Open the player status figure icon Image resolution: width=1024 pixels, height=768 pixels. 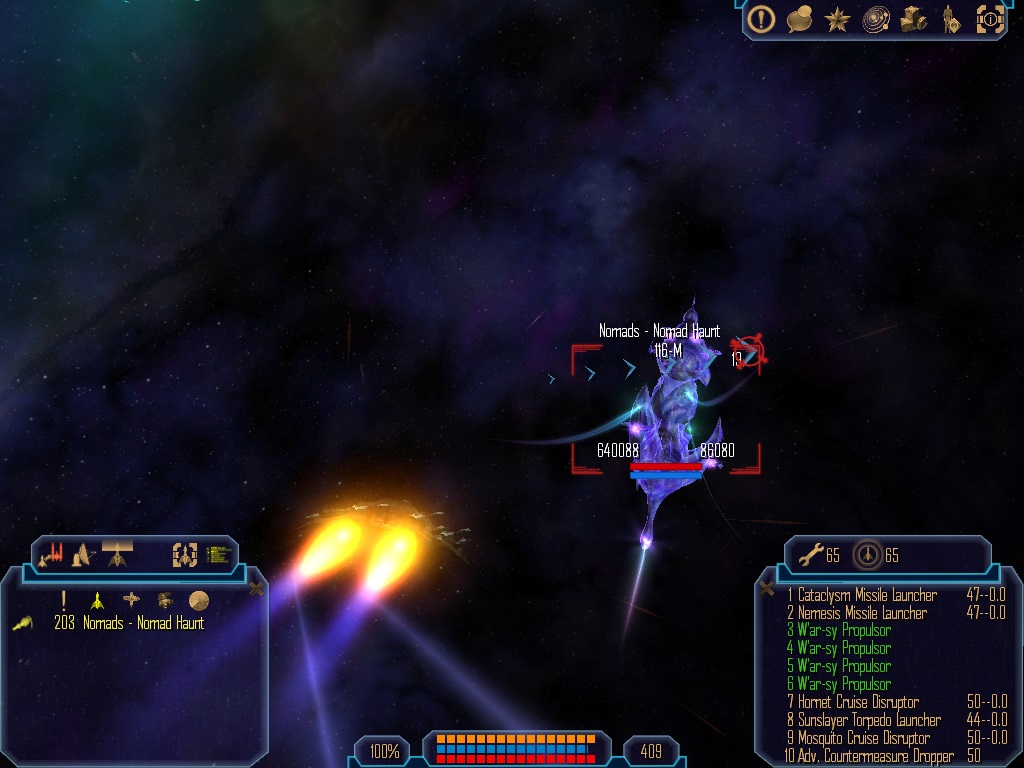pos(950,19)
